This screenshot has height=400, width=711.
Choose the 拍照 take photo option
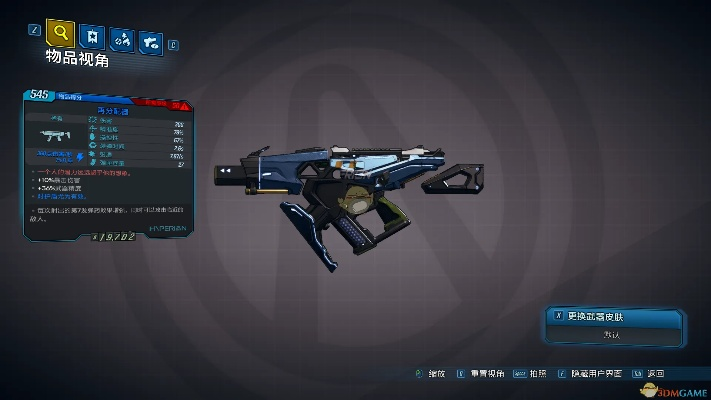click(533, 372)
